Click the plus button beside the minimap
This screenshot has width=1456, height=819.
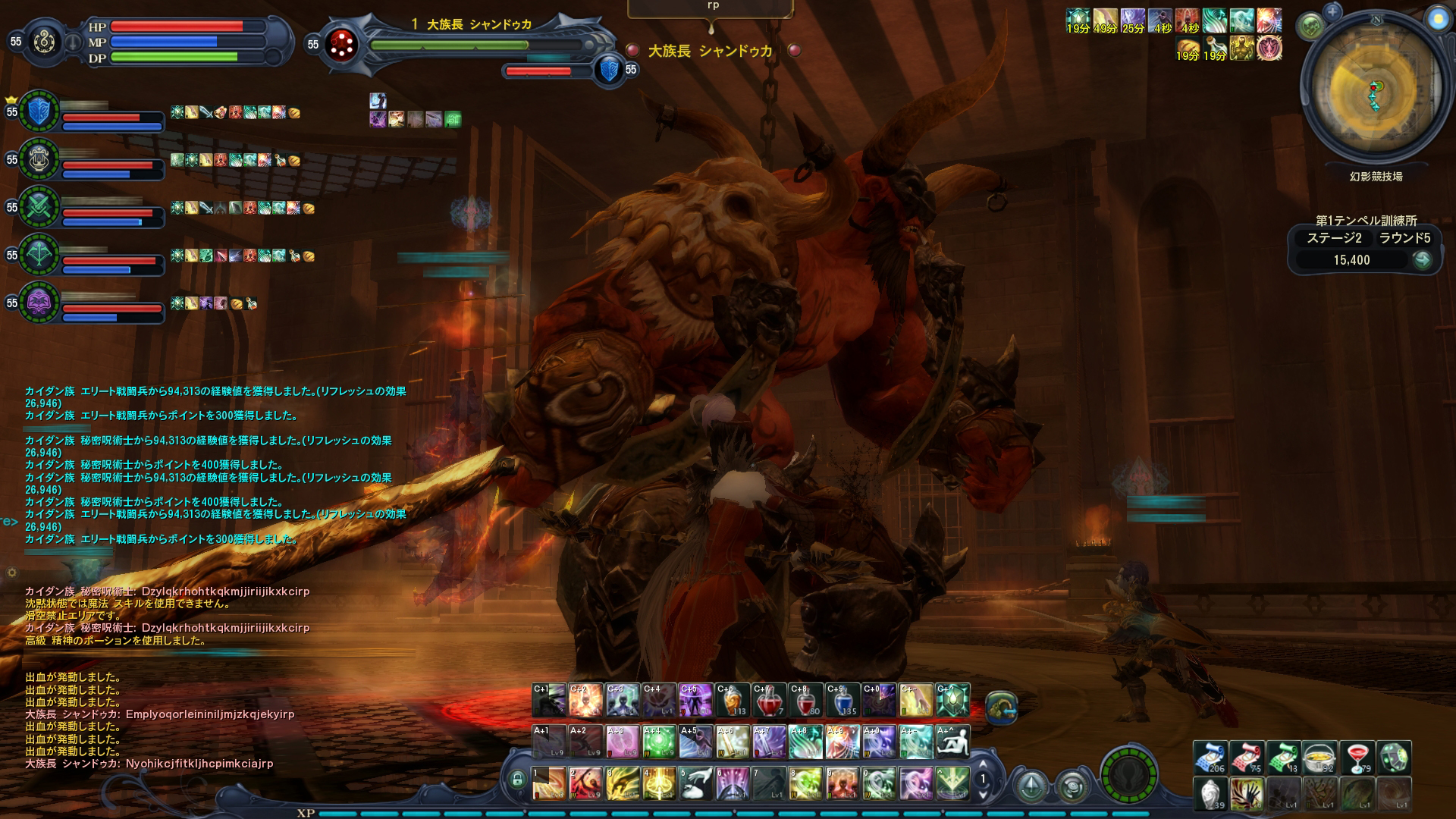1332,11
